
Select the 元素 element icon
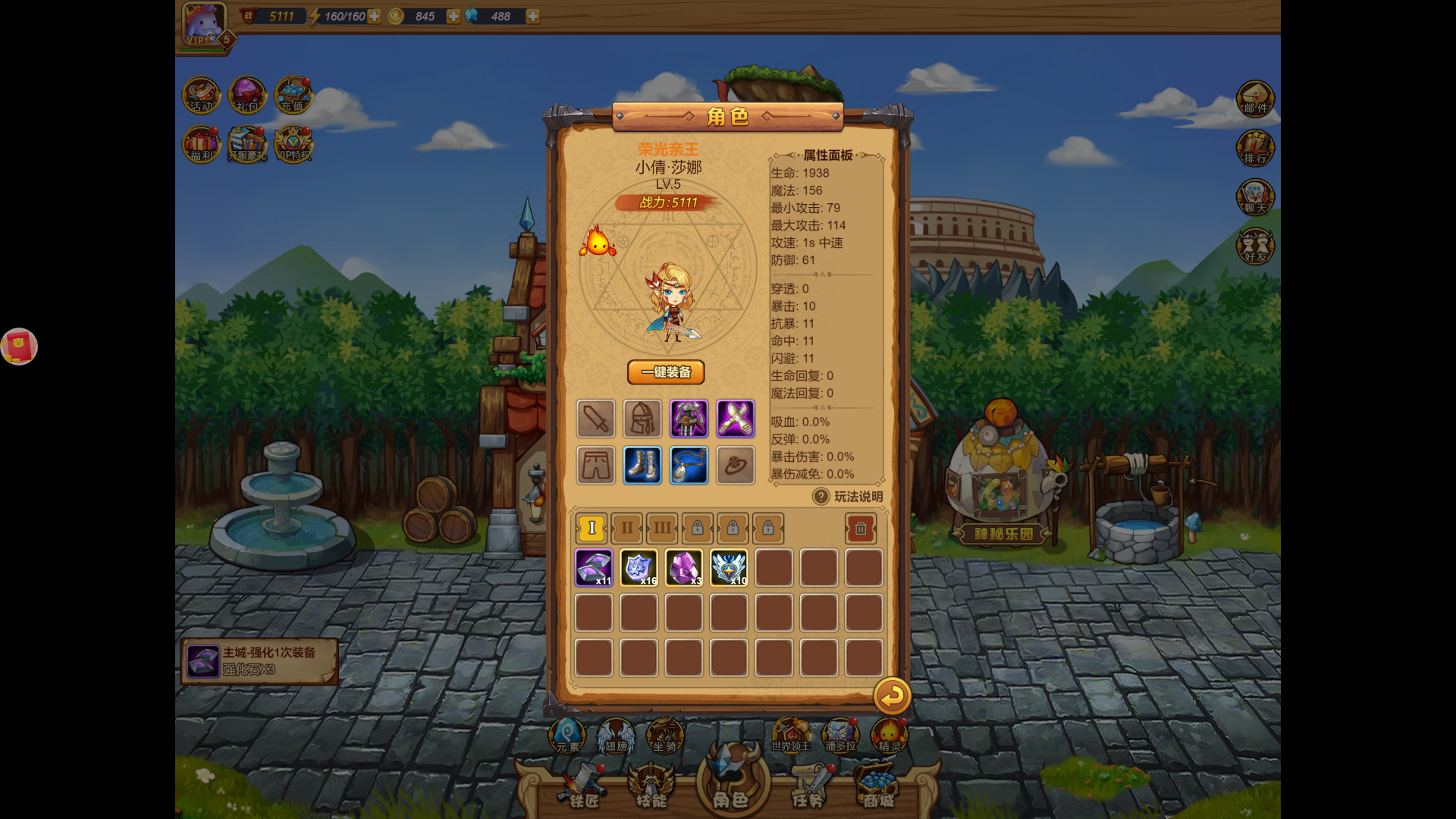click(x=566, y=734)
